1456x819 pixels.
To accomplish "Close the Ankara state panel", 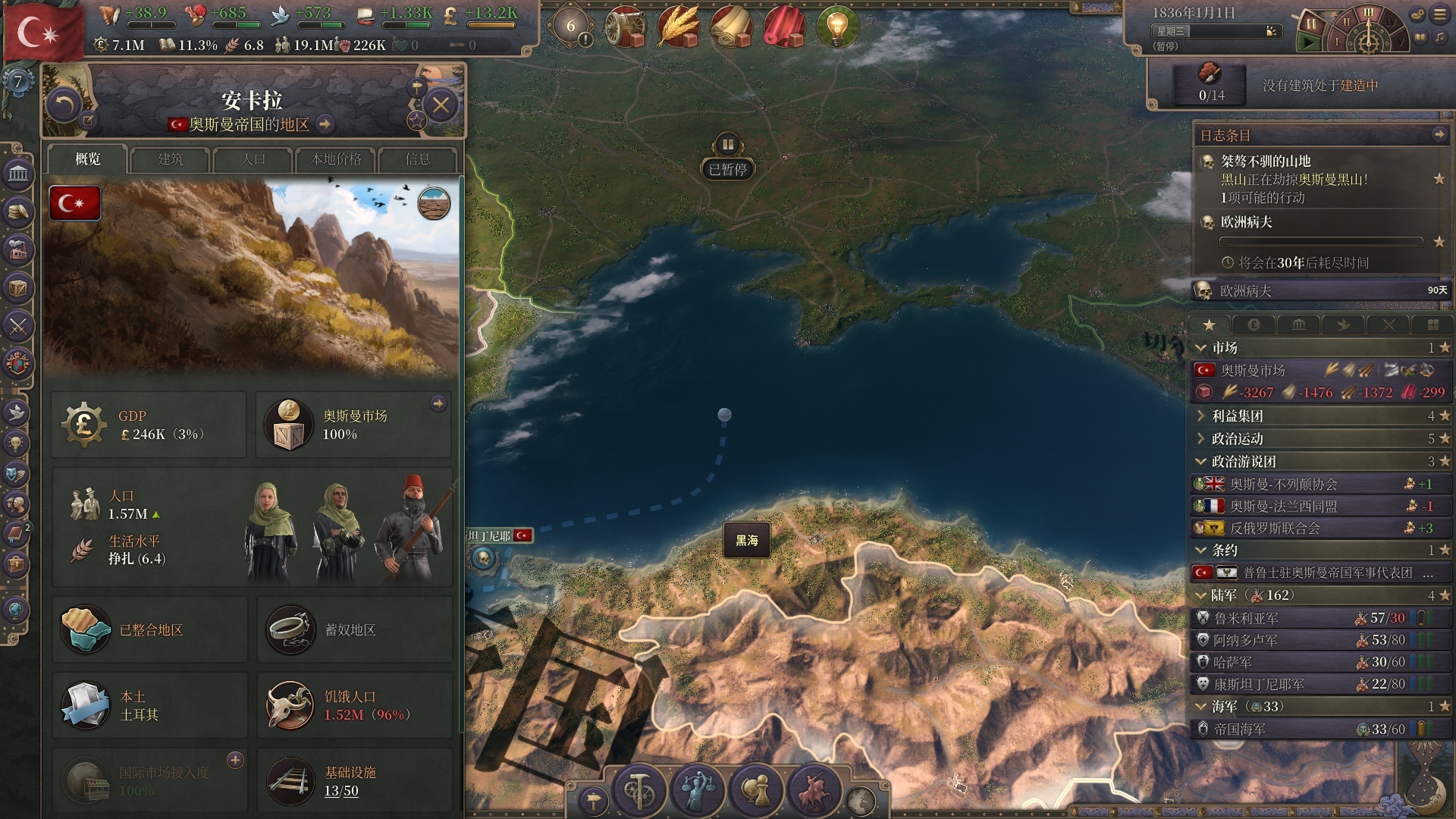I will coord(441,105).
